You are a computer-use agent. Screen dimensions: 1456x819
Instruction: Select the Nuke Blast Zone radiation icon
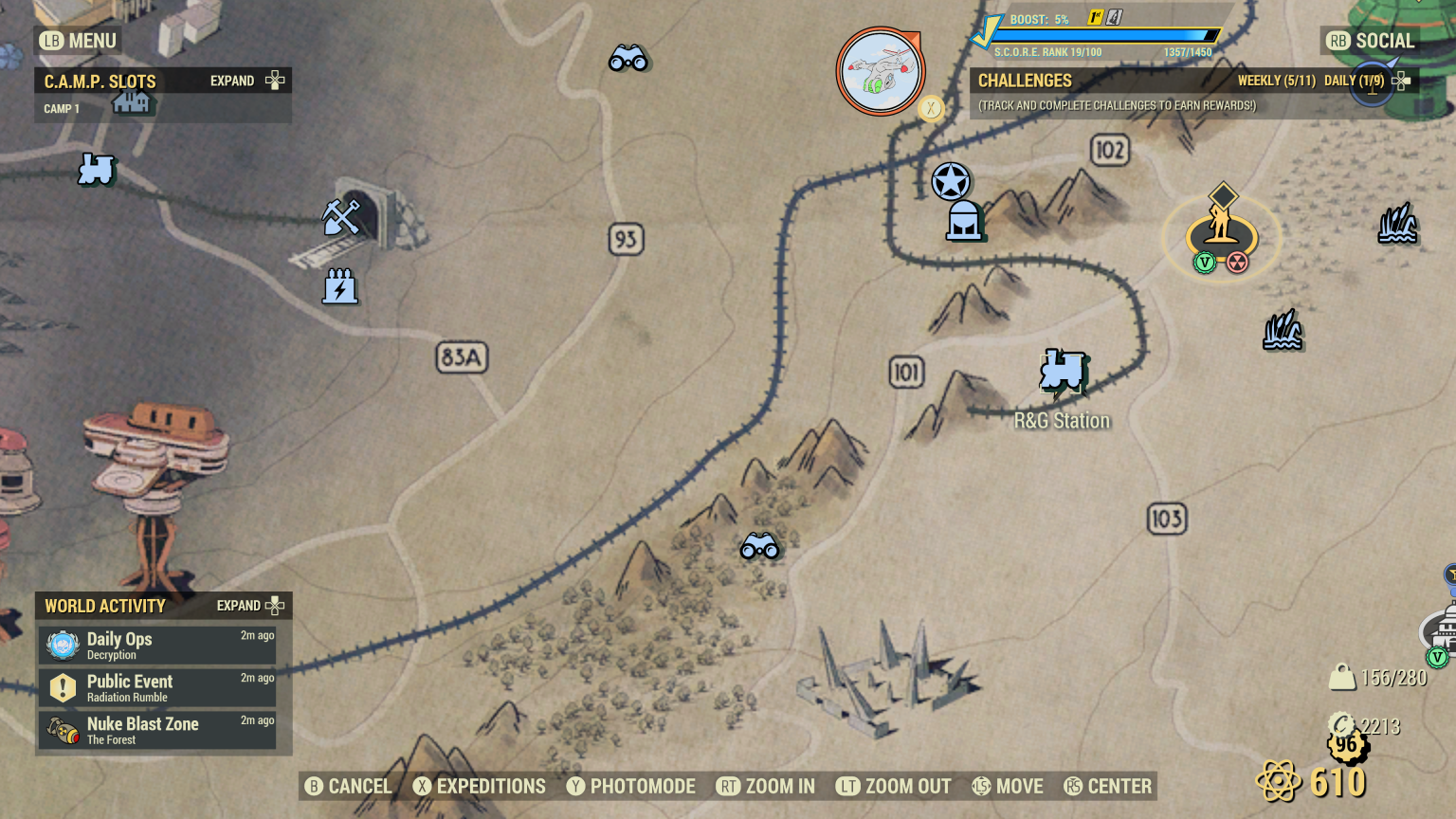[62, 730]
